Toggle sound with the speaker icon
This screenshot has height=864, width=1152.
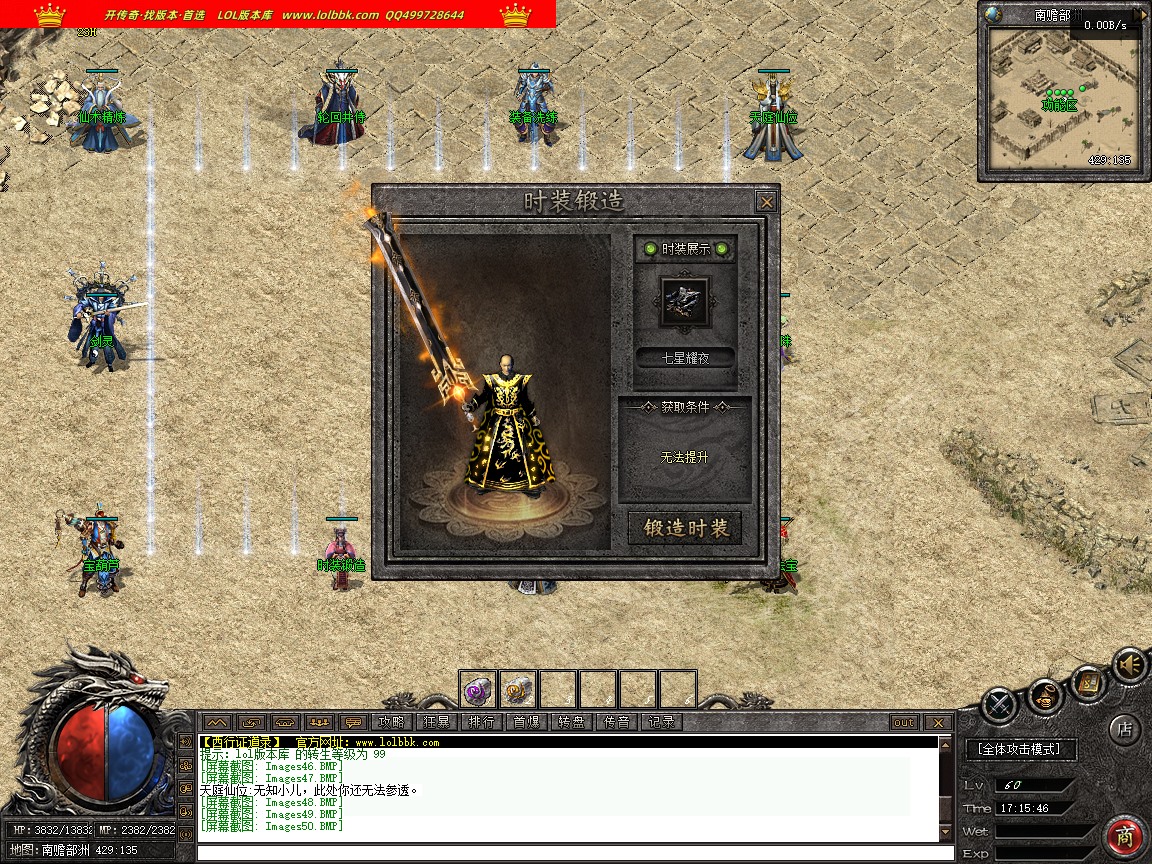[1131, 665]
